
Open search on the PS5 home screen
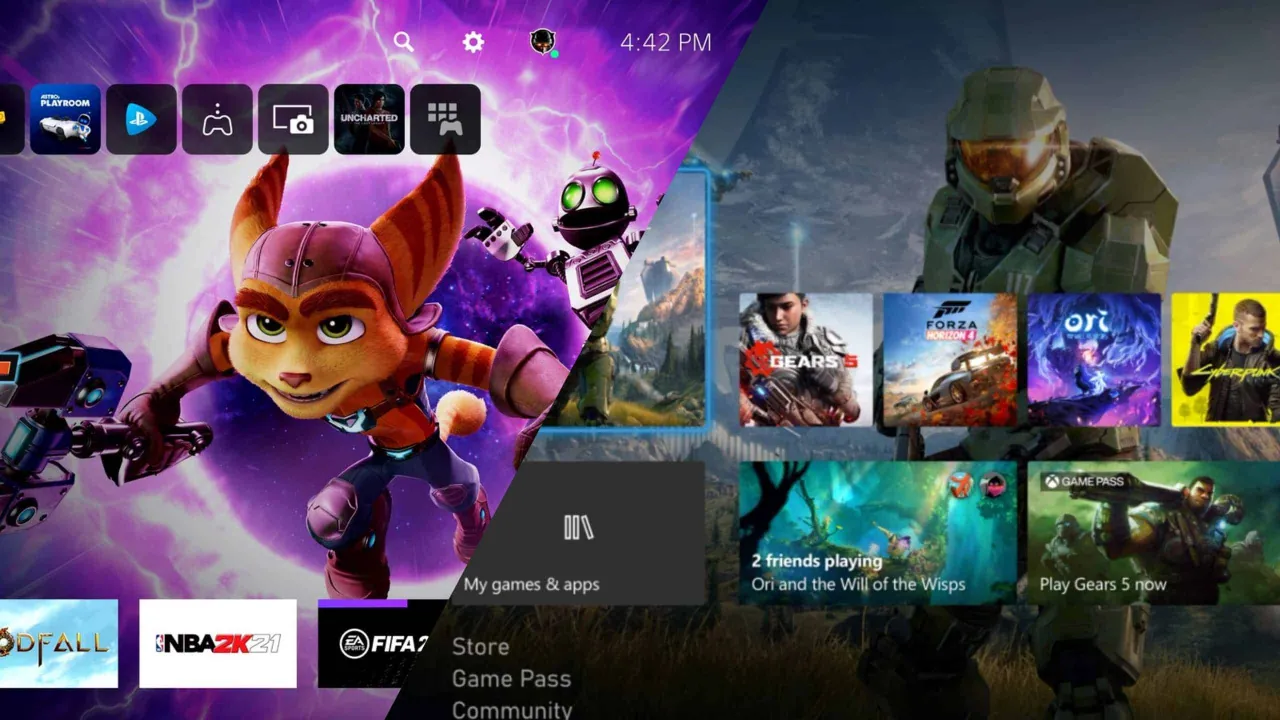point(403,42)
